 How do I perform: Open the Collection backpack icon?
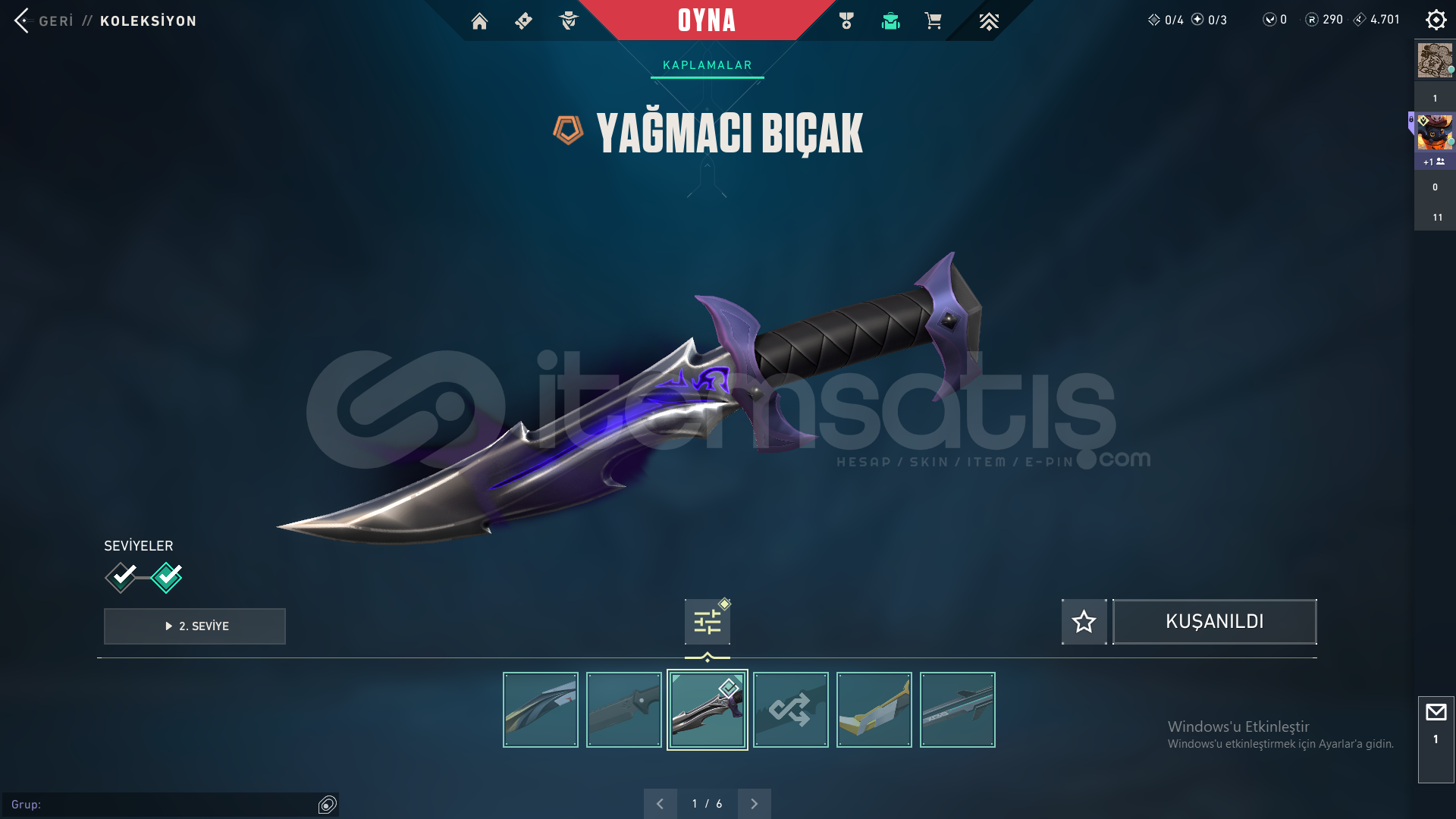[890, 21]
